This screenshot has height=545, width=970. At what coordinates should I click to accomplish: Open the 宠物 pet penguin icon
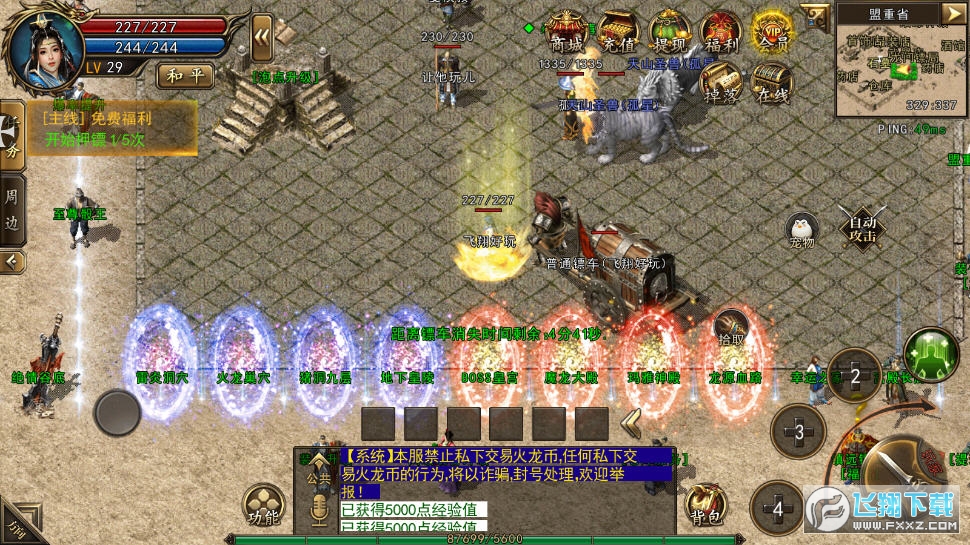[801, 230]
